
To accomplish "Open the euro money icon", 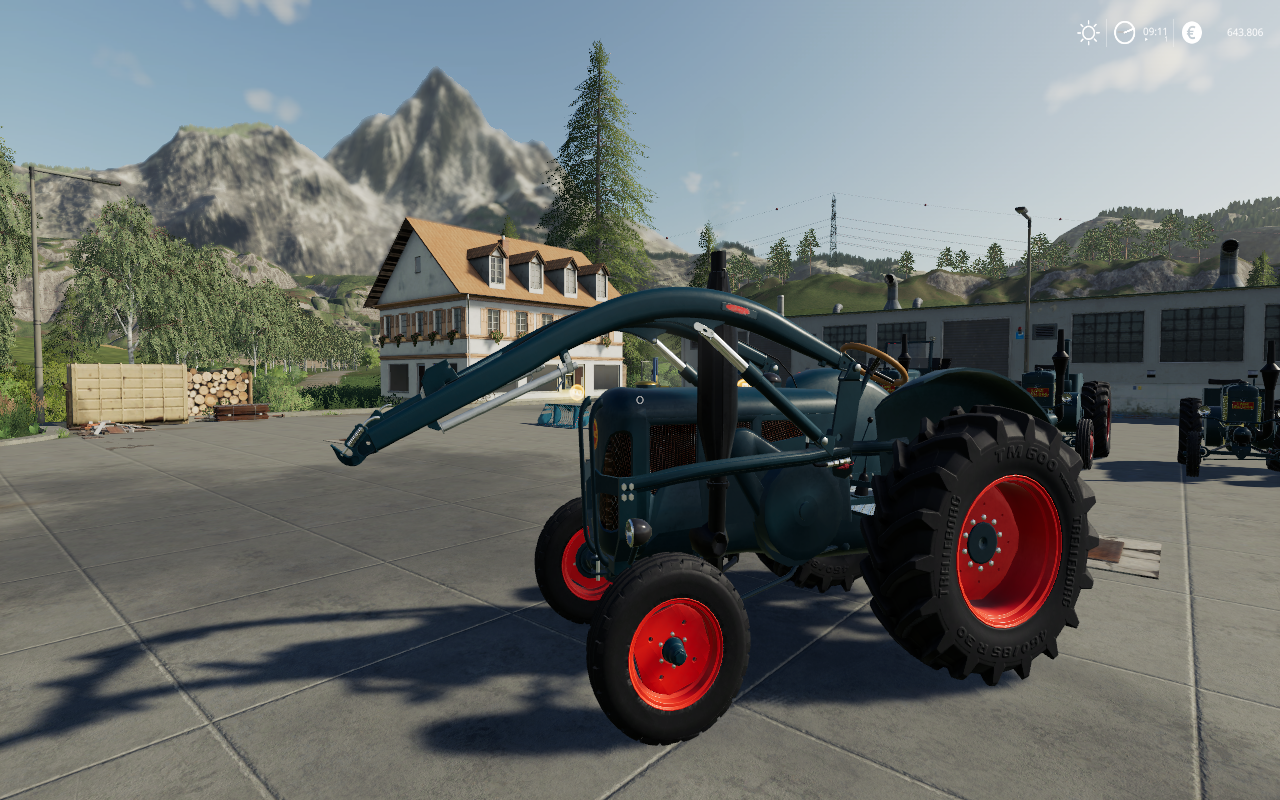I will coord(1191,33).
